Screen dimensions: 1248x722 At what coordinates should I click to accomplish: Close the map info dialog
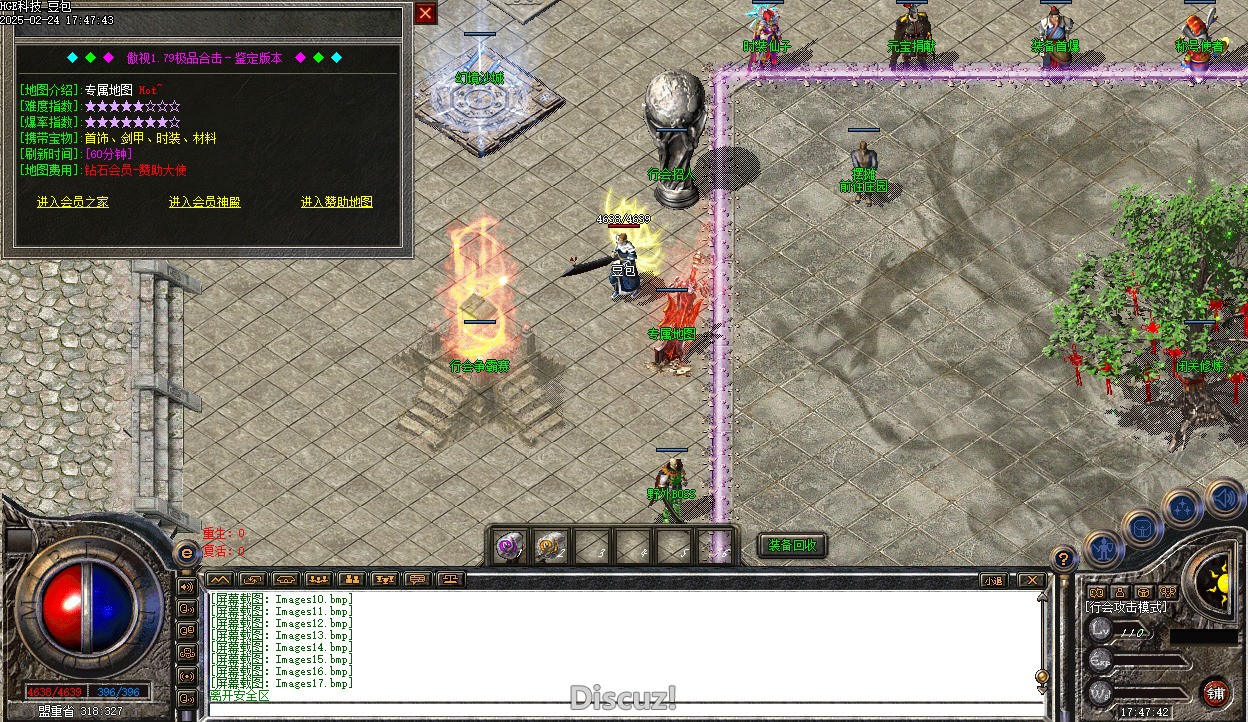(426, 13)
